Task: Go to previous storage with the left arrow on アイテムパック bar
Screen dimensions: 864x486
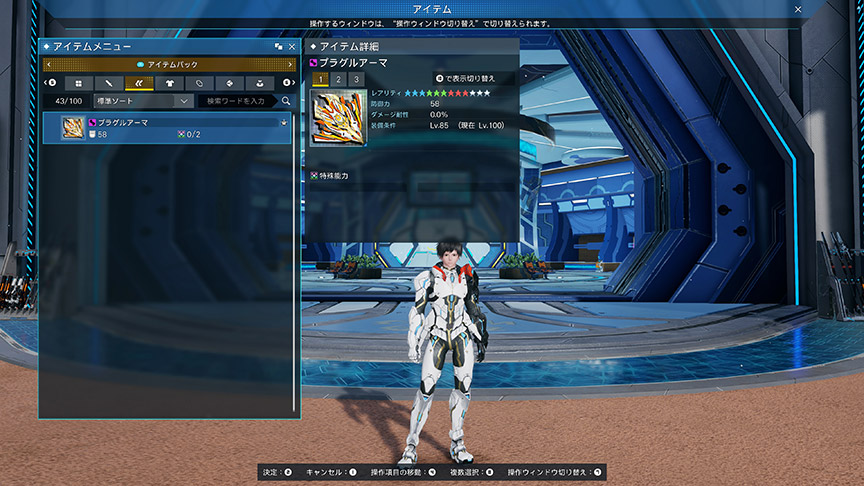Action: coord(47,64)
